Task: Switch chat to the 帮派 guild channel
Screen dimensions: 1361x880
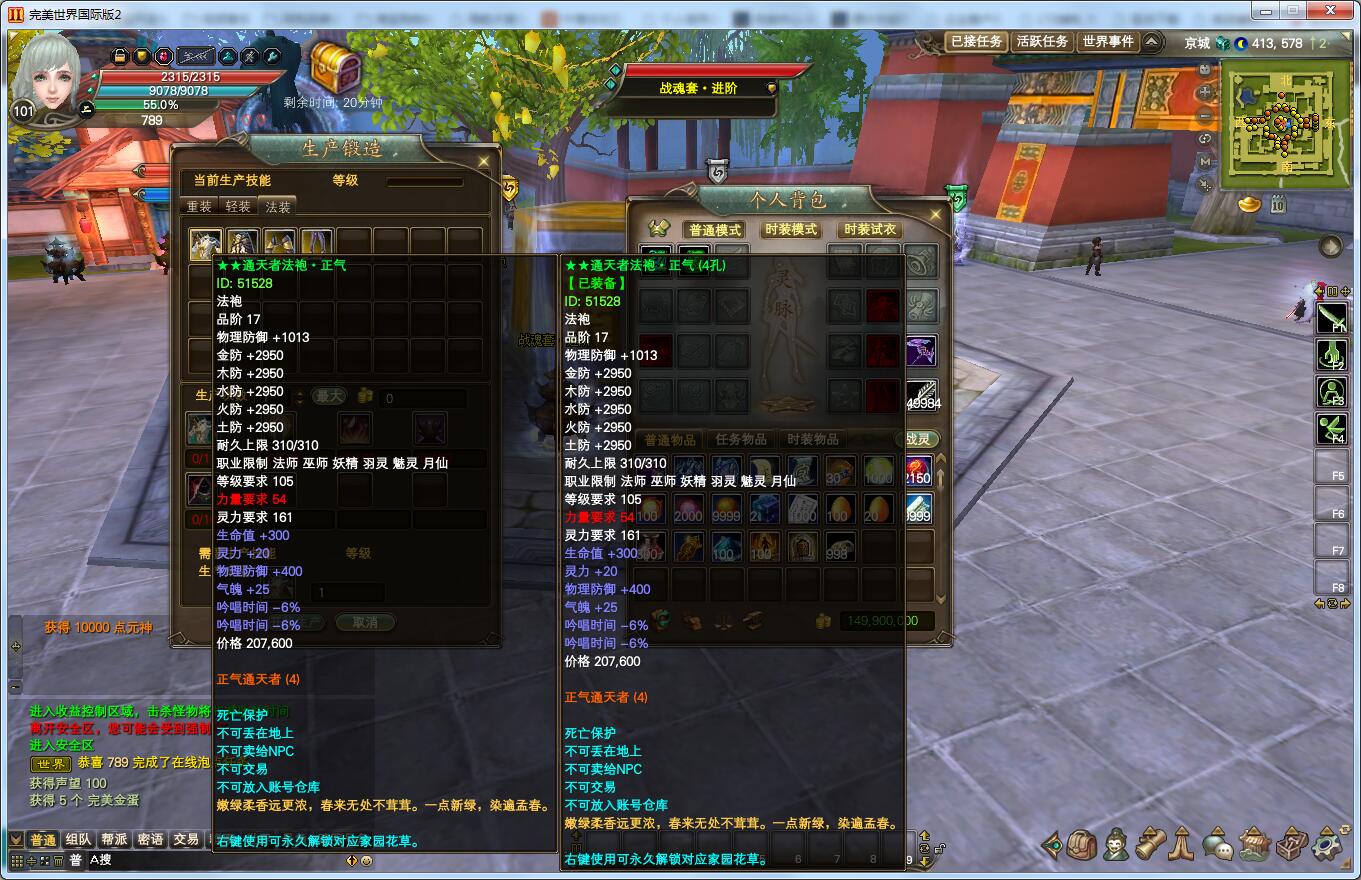Action: tap(114, 840)
